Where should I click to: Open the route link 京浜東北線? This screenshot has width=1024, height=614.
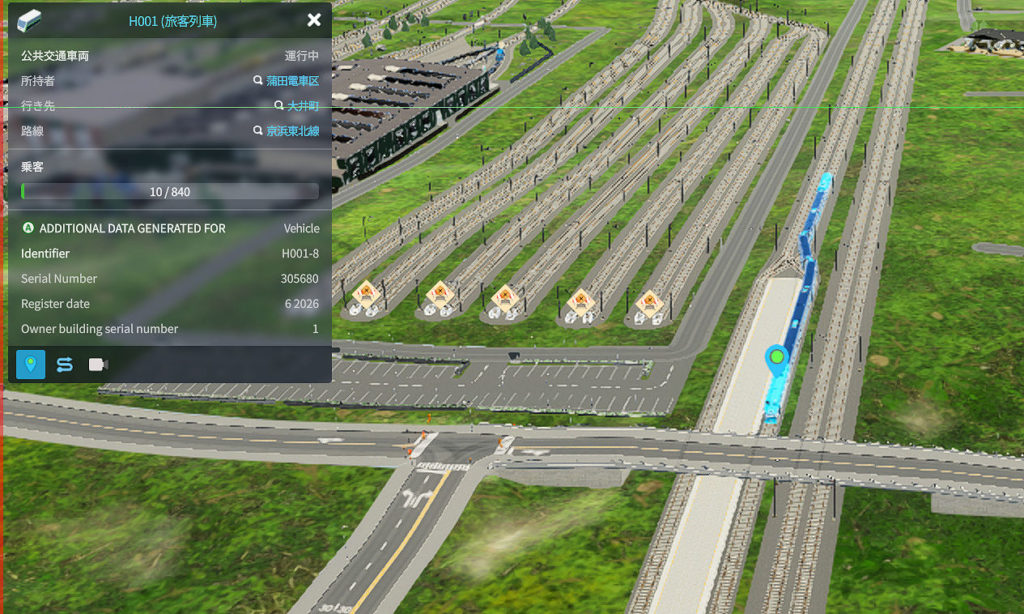pyautogui.click(x=292, y=131)
